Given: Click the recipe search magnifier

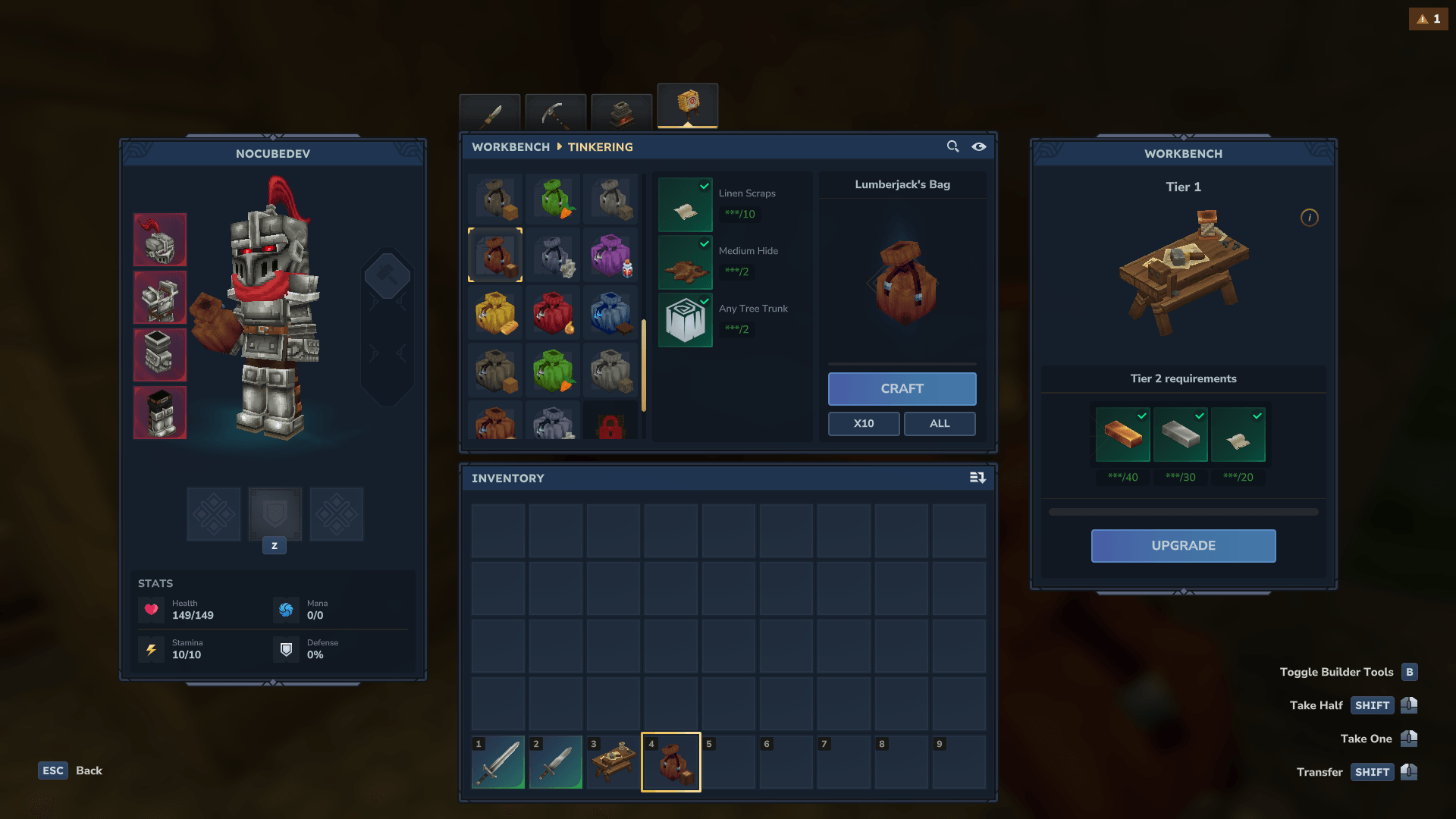Looking at the screenshot, I should [953, 146].
